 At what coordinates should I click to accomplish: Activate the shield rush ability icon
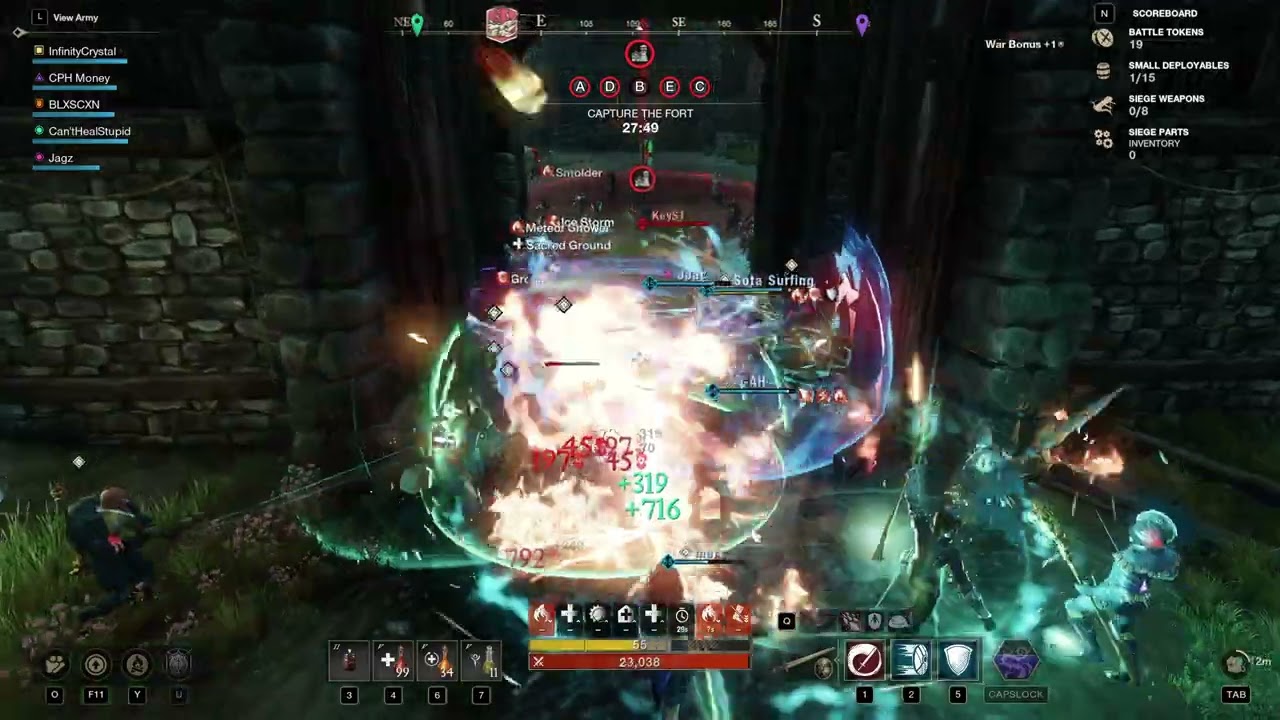coord(911,660)
